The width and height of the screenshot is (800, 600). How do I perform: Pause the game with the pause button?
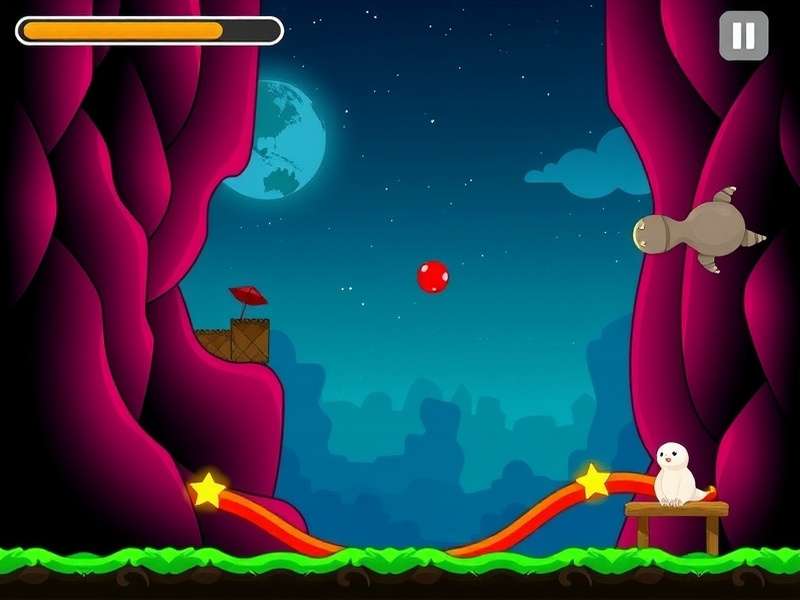743,36
